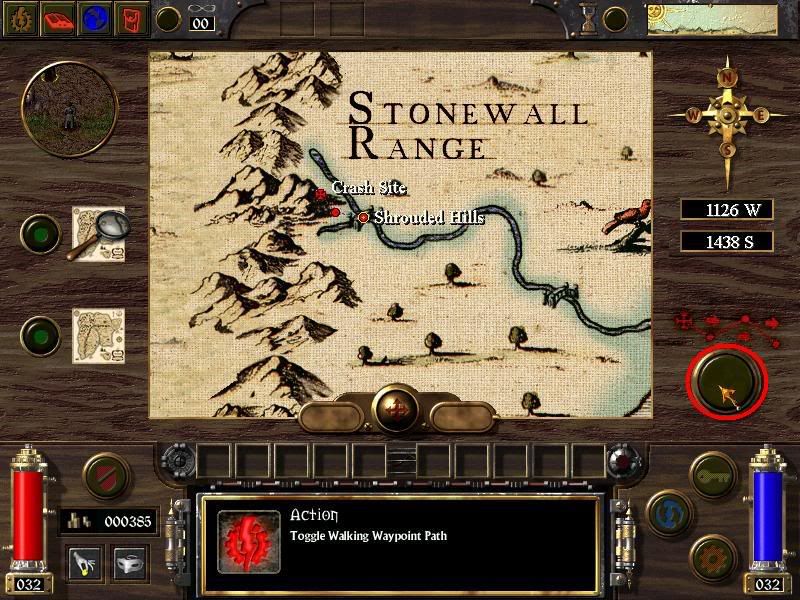Select the Crash Site map marker
The image size is (800, 600).
[321, 193]
